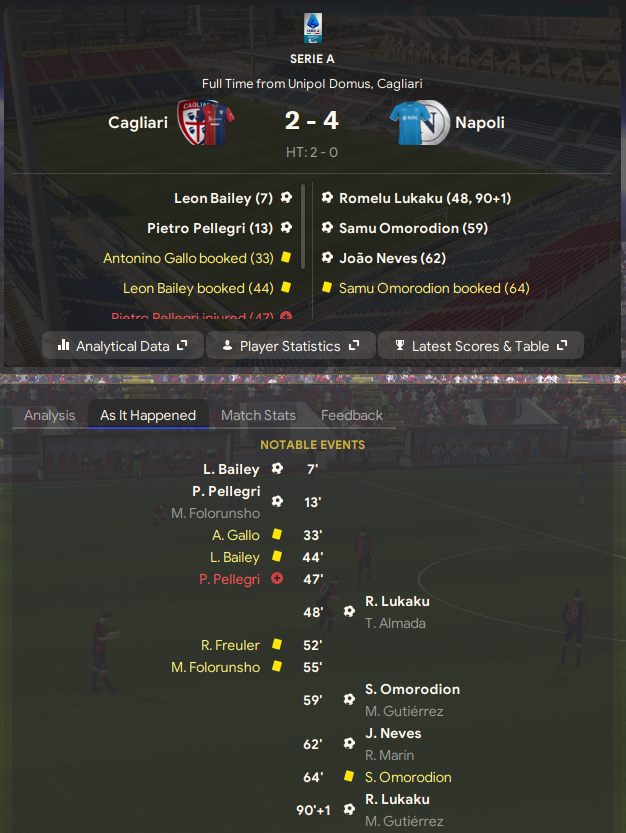
Task: Open the Serie A competition logo
Action: point(312,28)
